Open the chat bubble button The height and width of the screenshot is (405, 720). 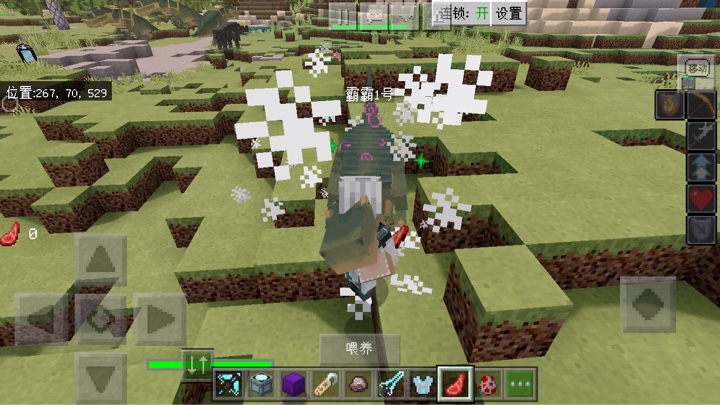(x=375, y=14)
